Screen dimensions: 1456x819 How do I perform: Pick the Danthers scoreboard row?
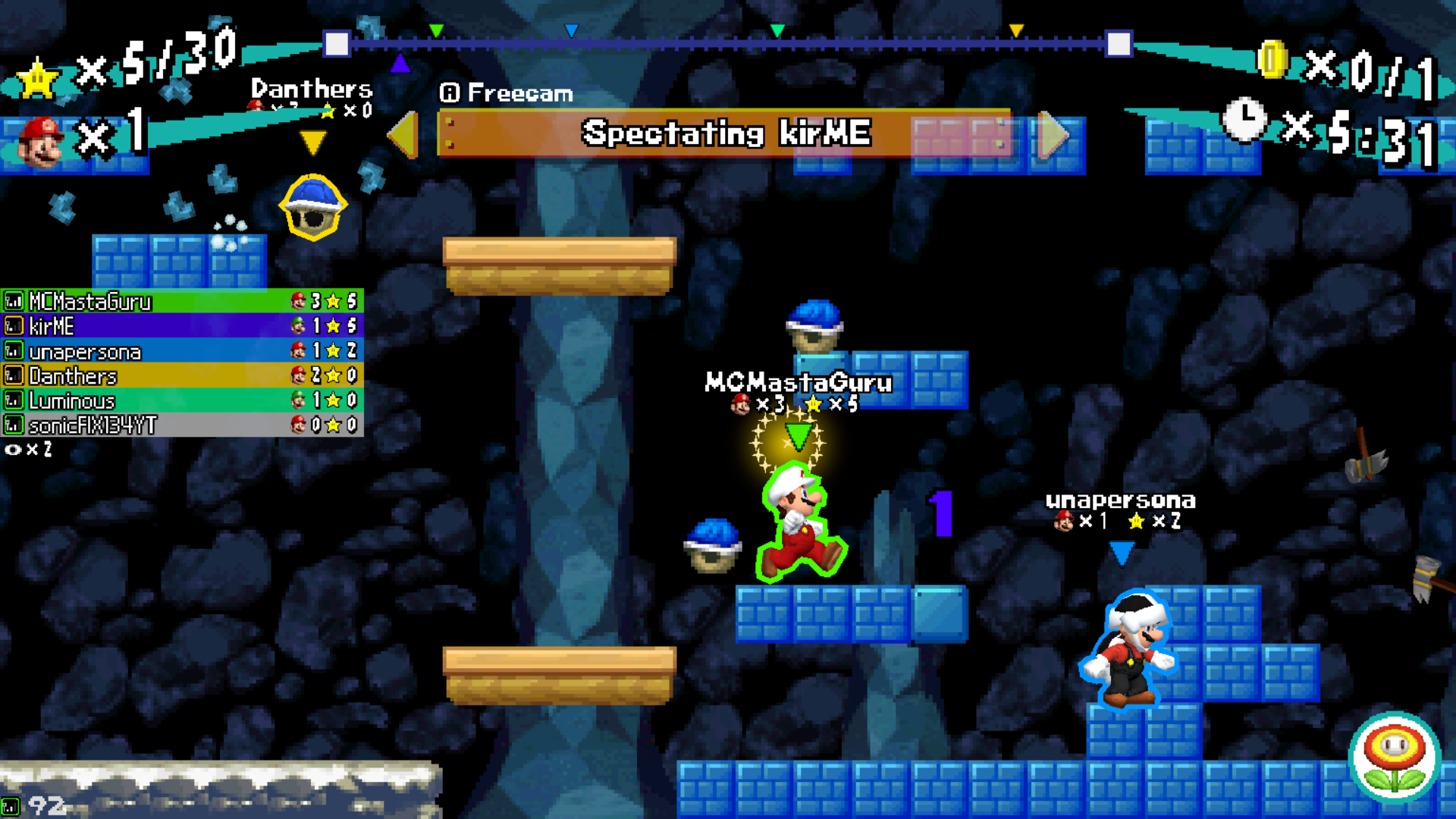pyautogui.click(x=182, y=375)
